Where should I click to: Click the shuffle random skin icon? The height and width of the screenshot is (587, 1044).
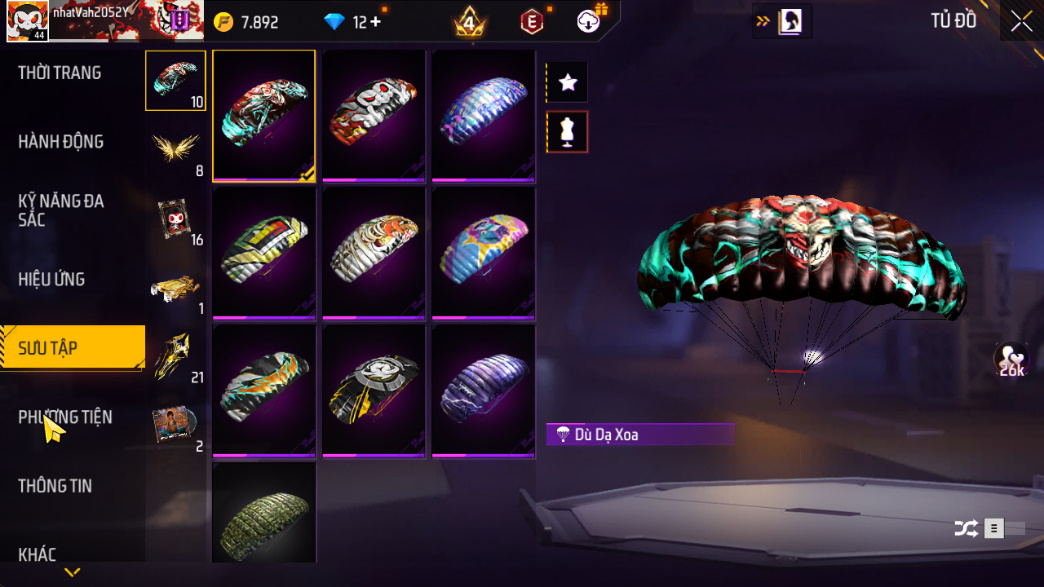965,529
